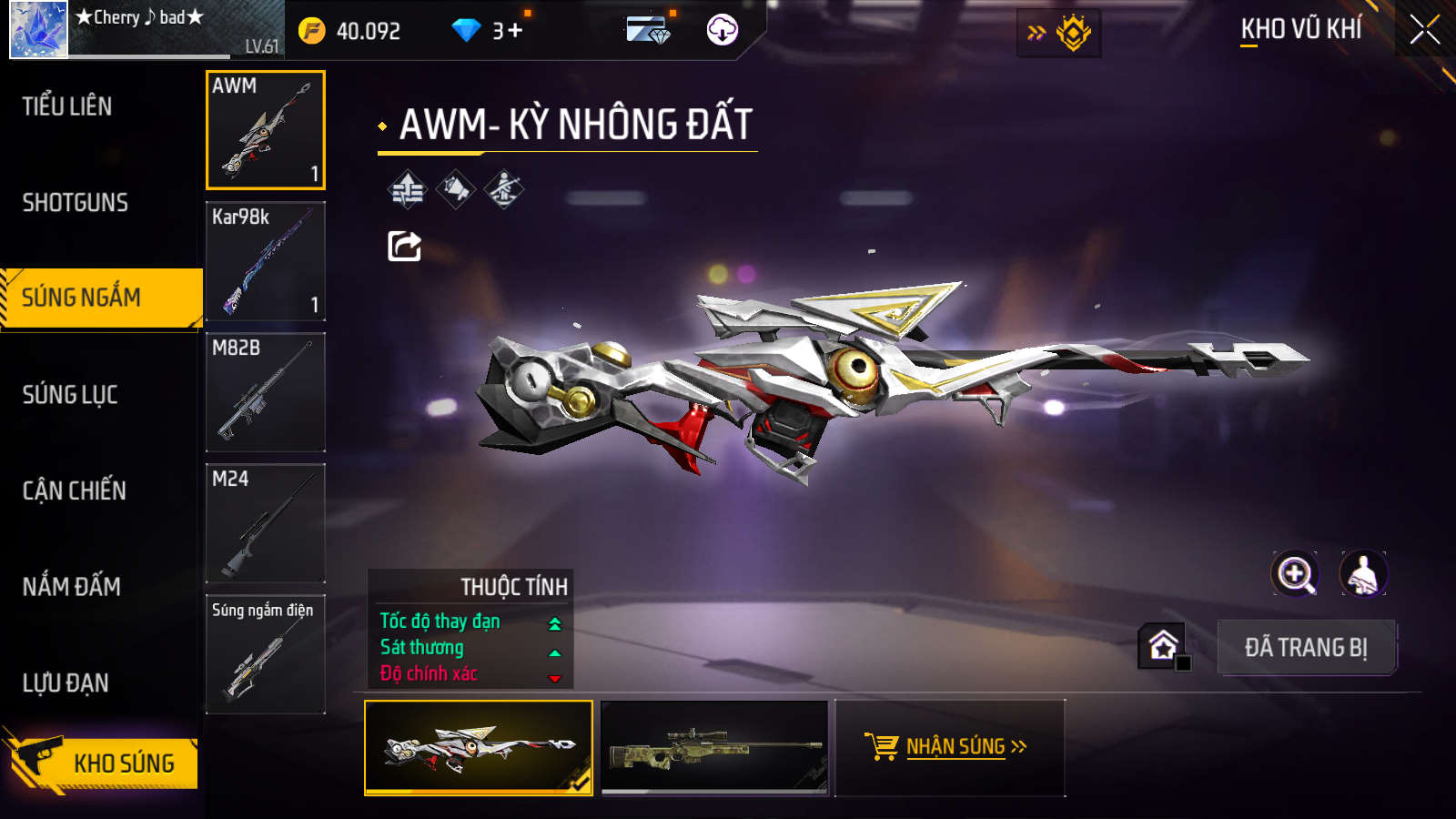Switch to the TIỂU LIÊN category
This screenshot has height=819, width=1456.
(67, 106)
